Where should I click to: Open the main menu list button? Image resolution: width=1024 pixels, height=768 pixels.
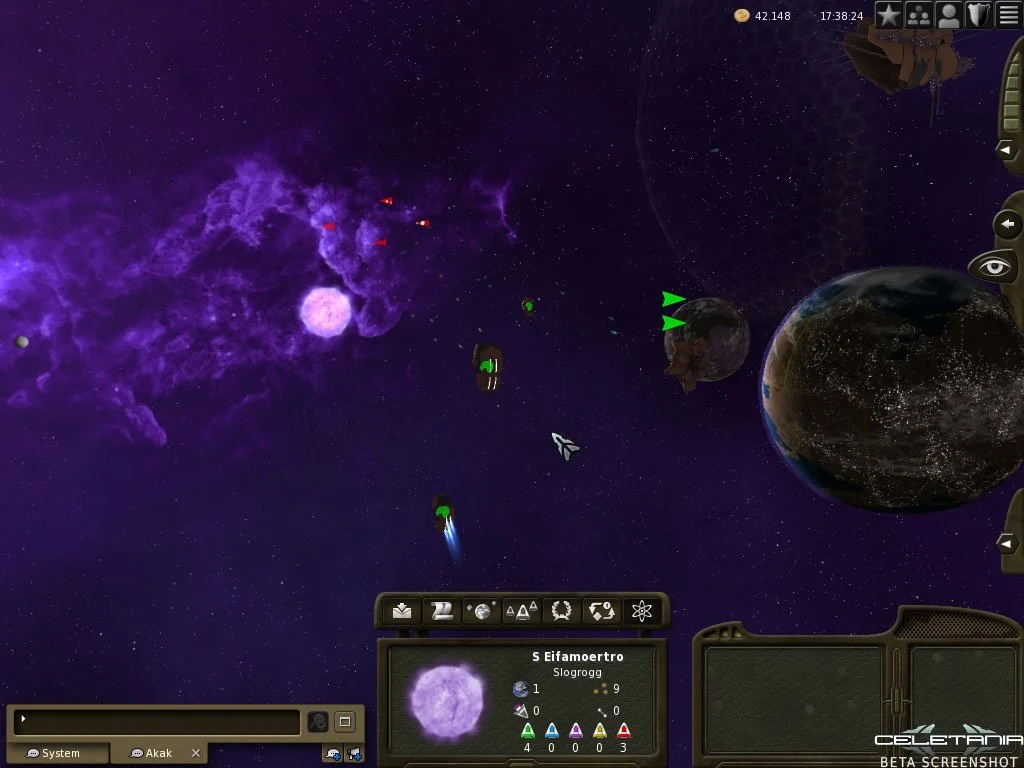pyautogui.click(x=1008, y=15)
